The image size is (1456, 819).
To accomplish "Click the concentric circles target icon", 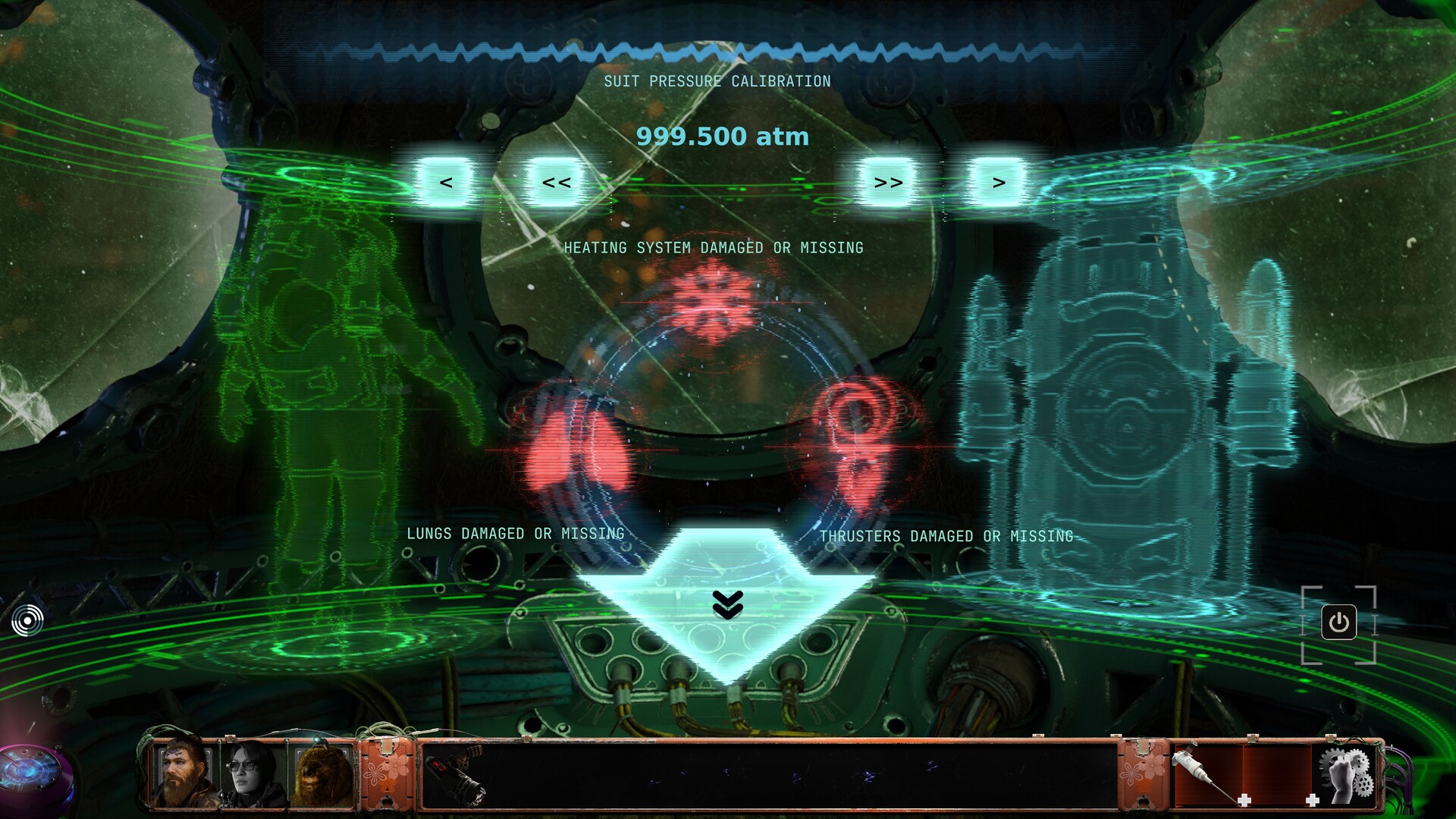I will [28, 620].
